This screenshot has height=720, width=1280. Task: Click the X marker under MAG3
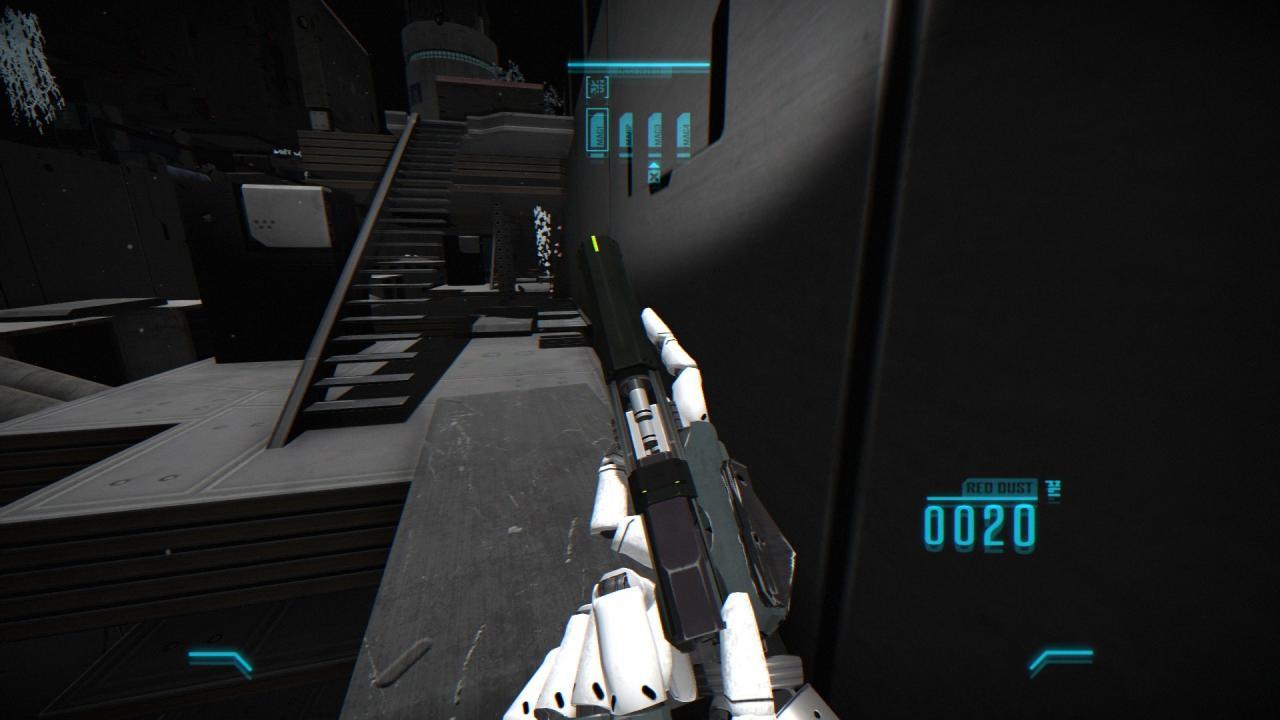(655, 176)
